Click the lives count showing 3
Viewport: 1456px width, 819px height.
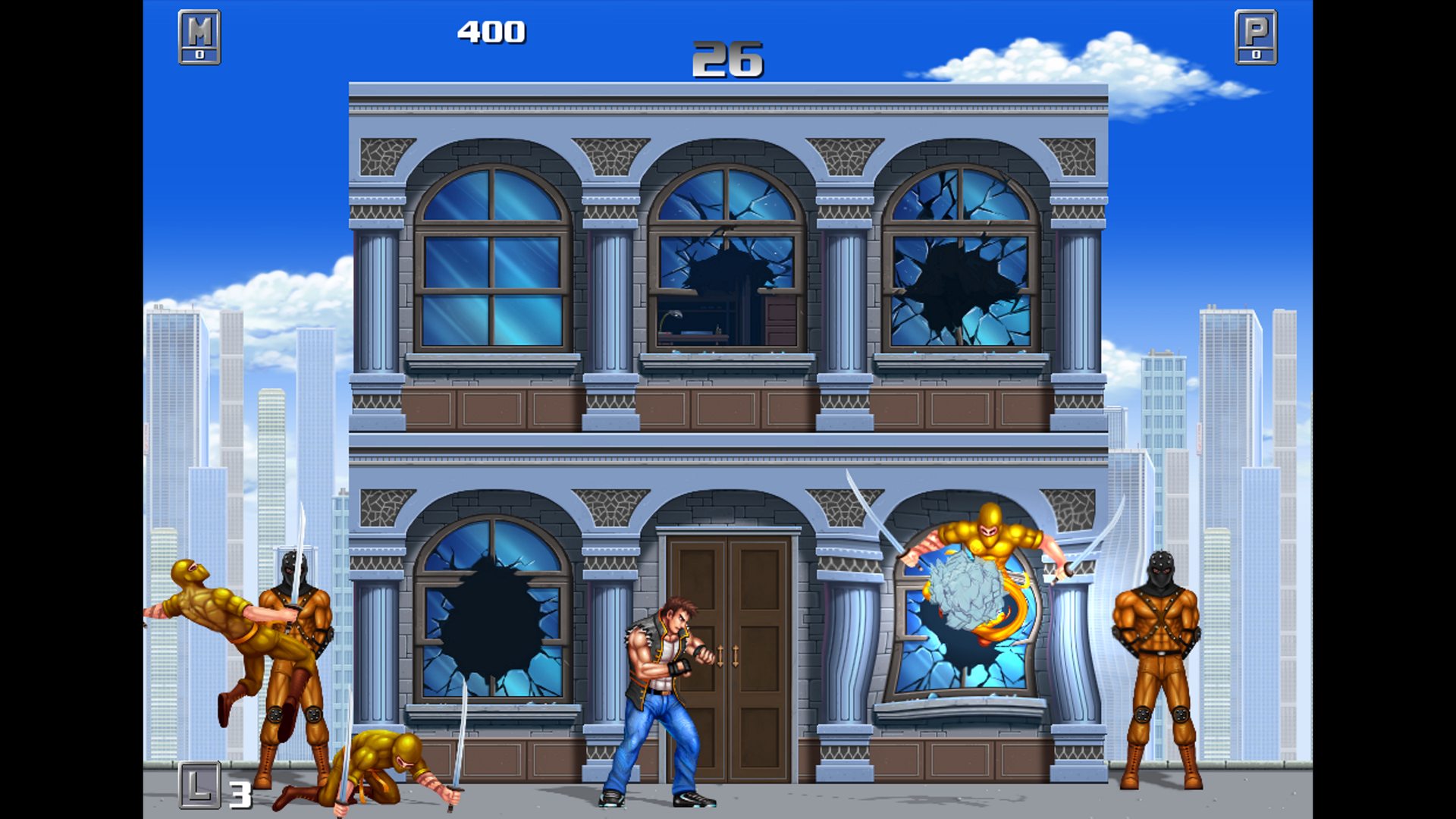point(239,796)
